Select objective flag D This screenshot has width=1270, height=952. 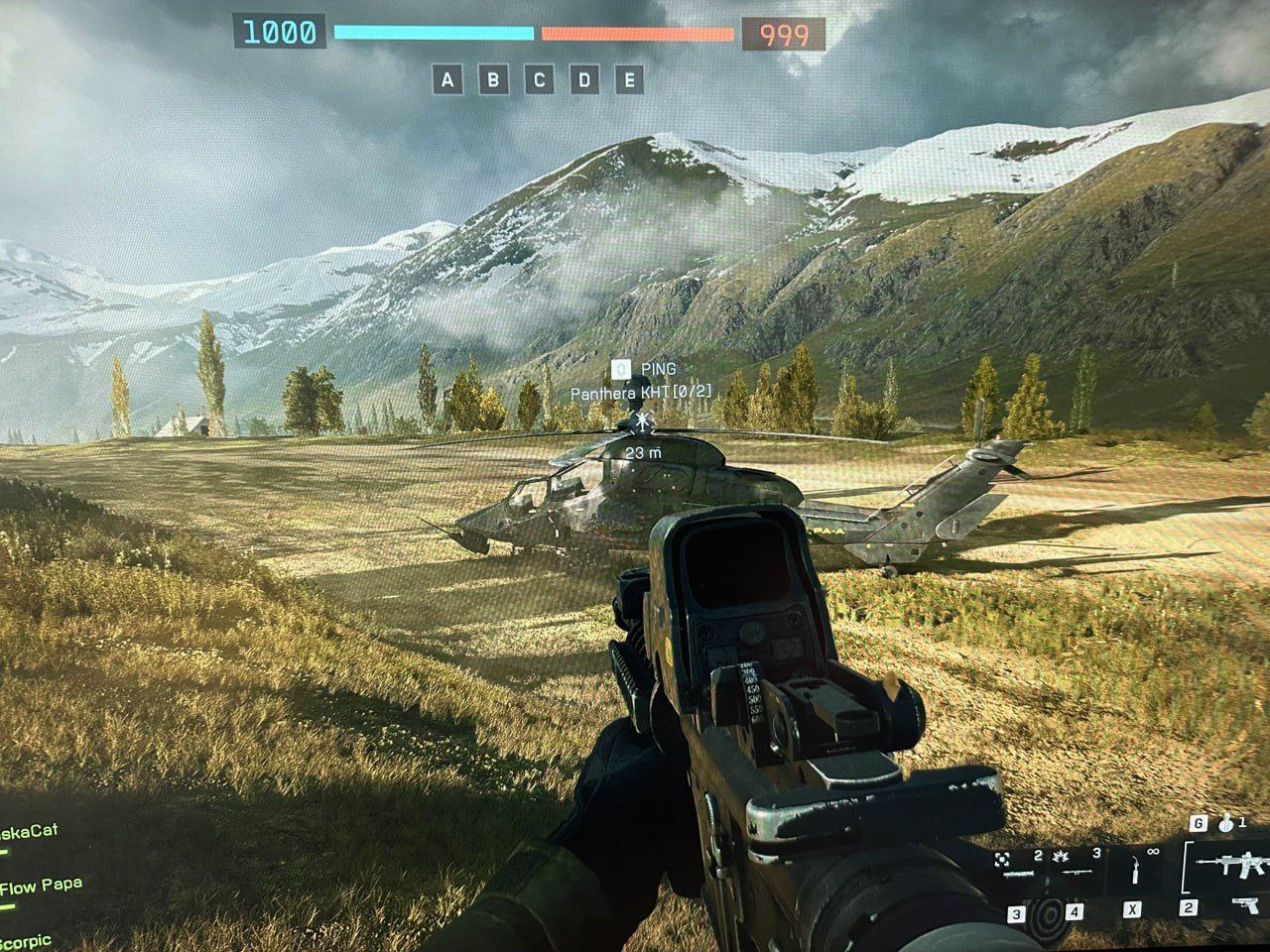click(584, 80)
